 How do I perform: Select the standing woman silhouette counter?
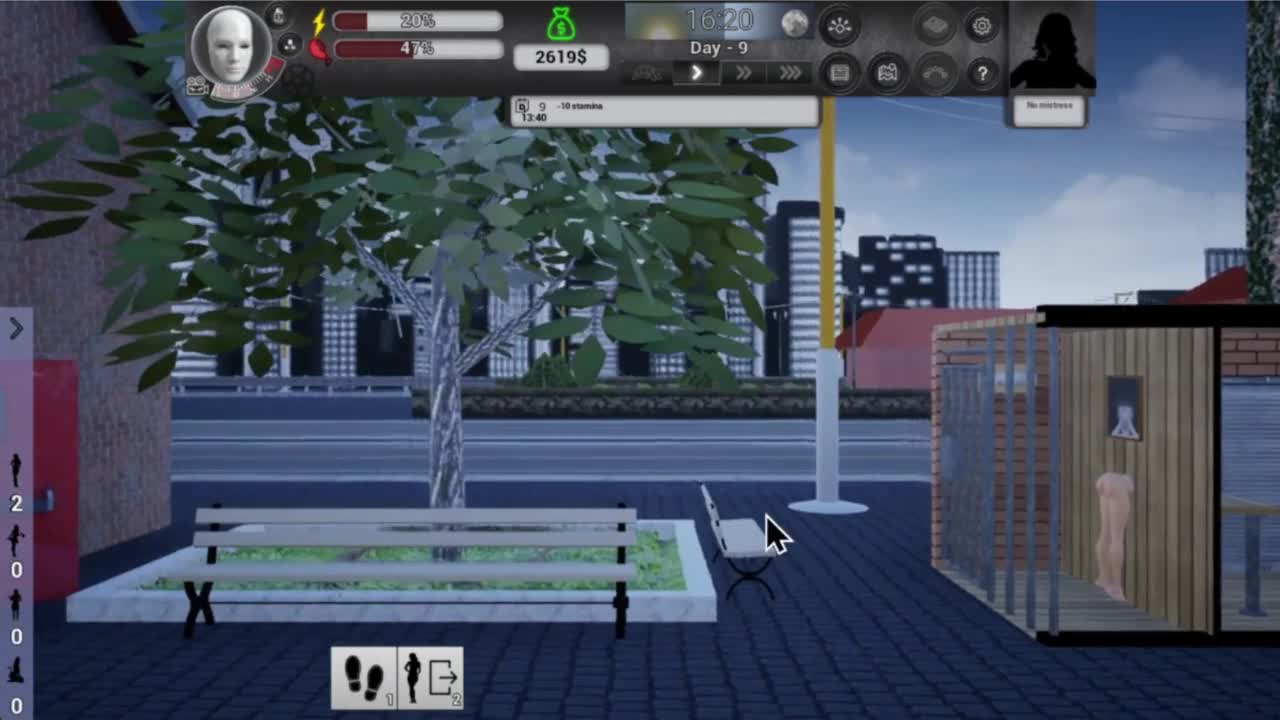click(x=16, y=470)
